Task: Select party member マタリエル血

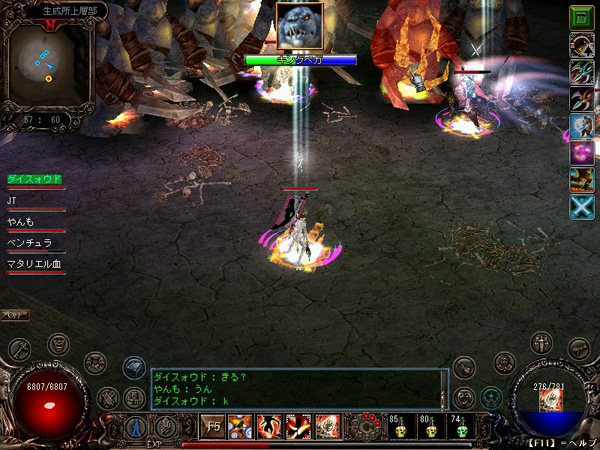Action: tap(35, 263)
